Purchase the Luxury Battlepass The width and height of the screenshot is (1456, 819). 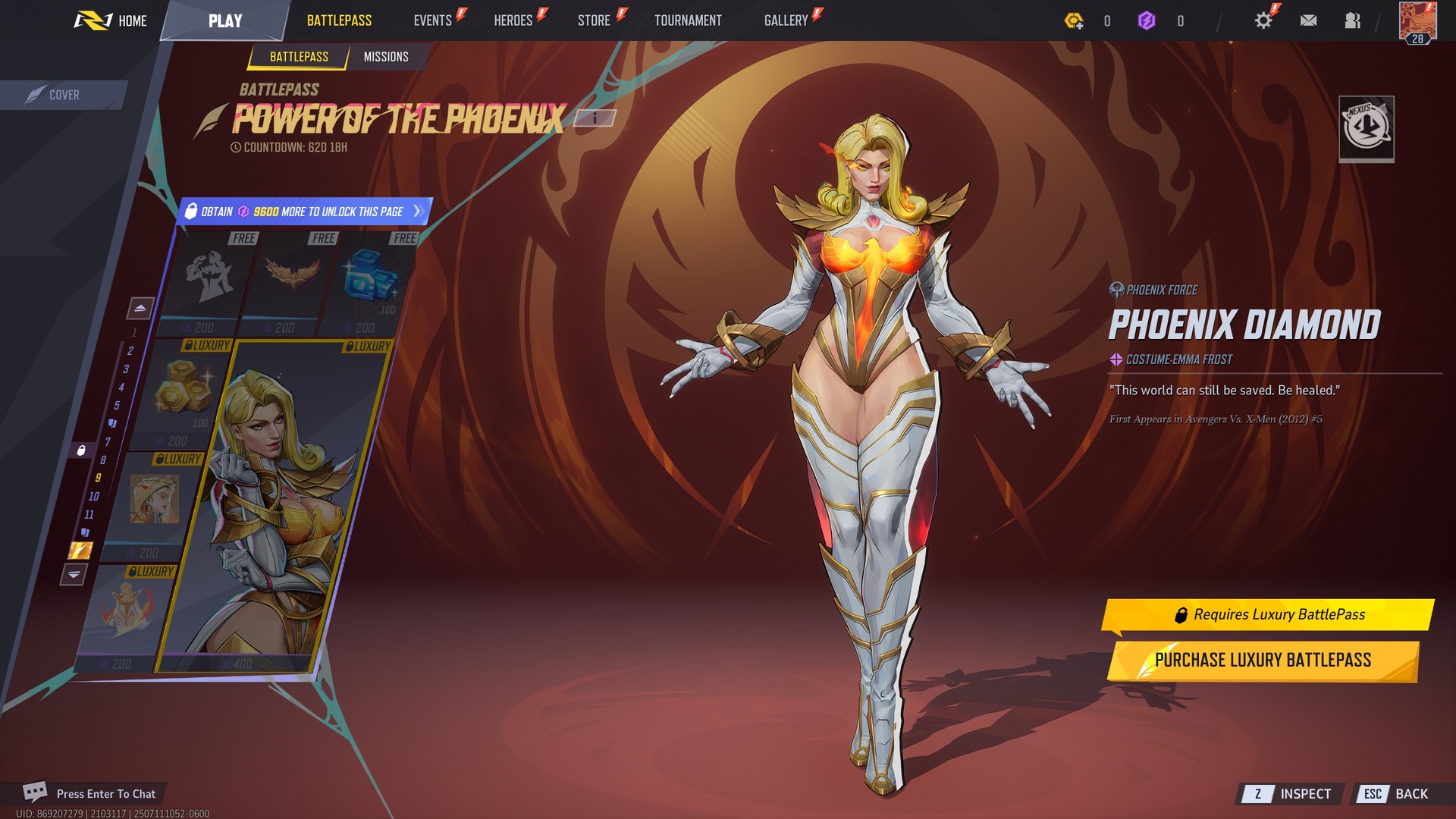[1263, 661]
